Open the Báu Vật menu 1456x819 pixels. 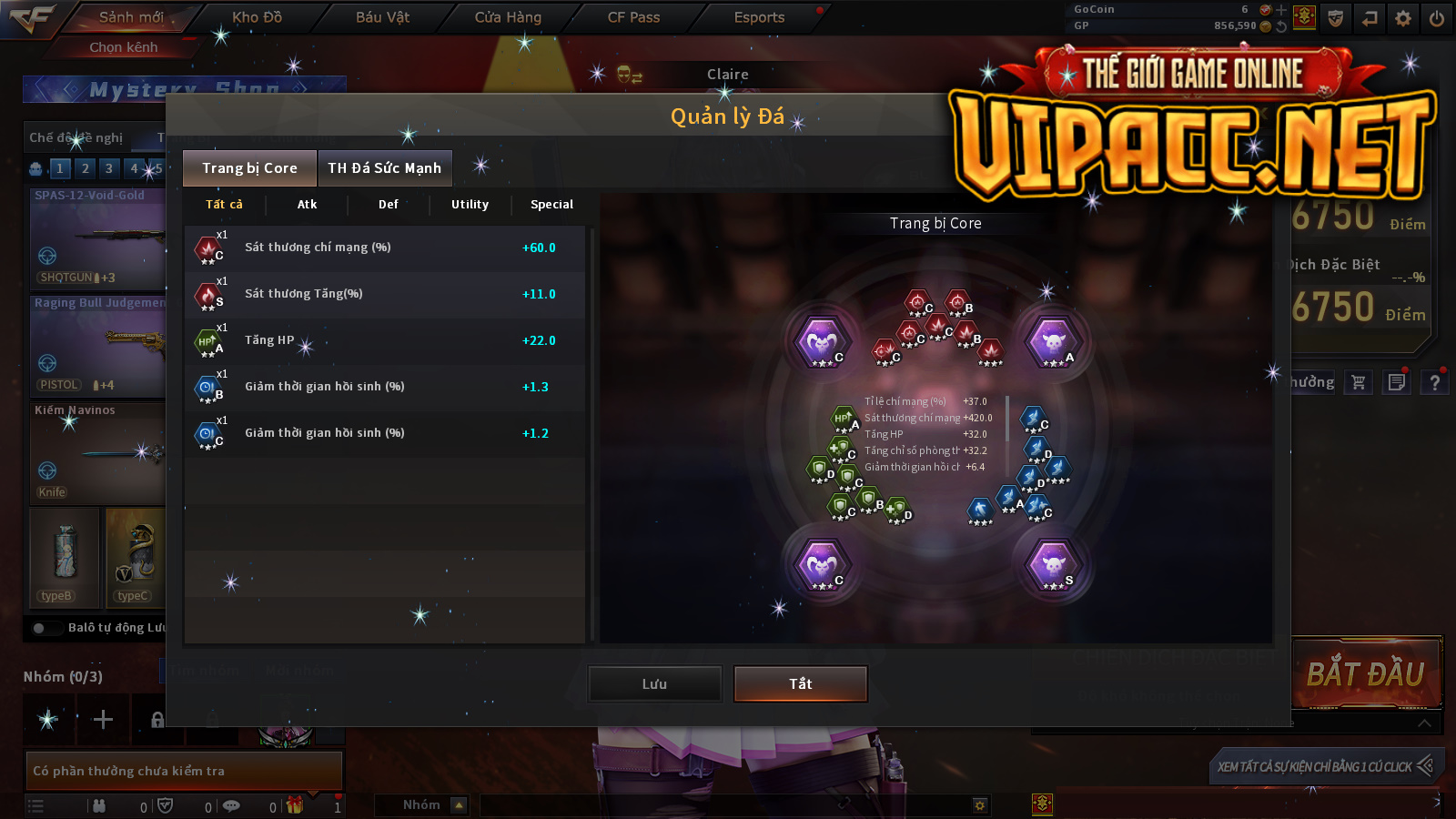(382, 17)
